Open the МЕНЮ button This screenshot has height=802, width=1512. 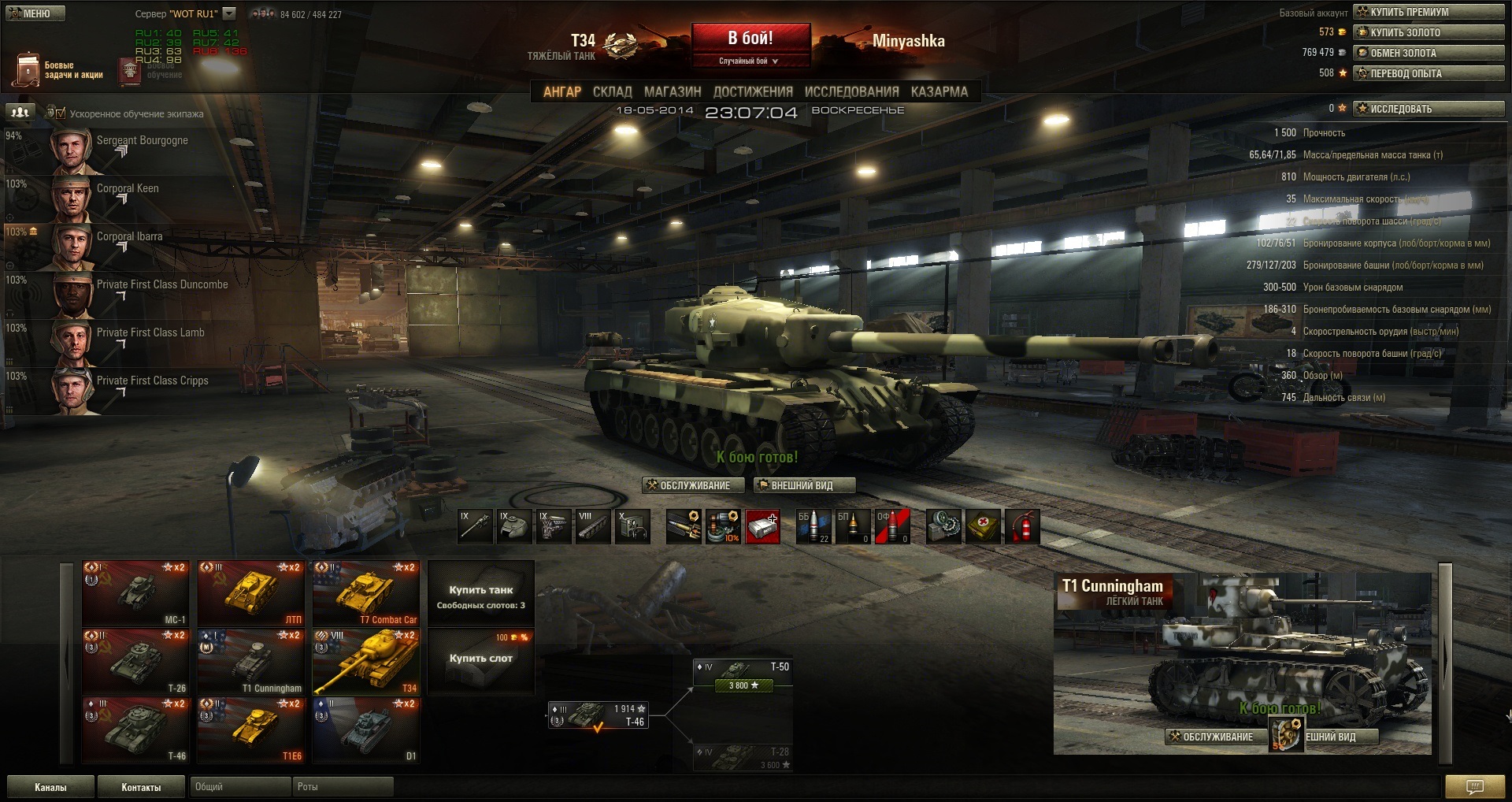point(35,13)
